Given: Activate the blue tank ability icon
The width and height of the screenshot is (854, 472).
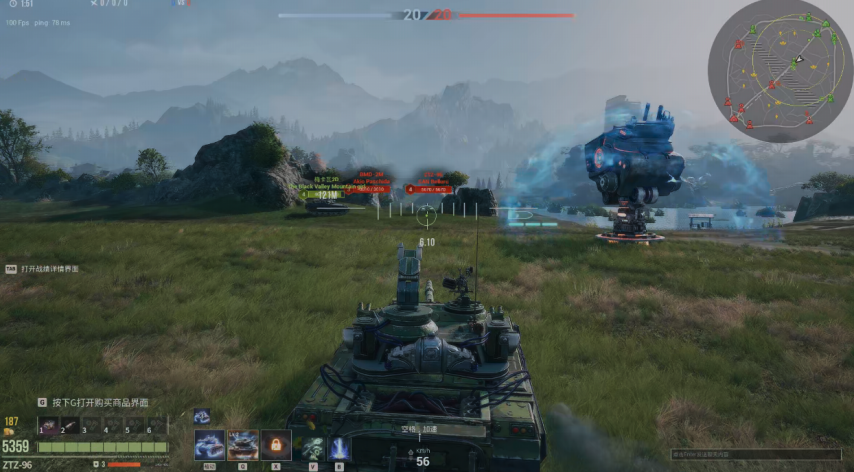Looking at the screenshot, I should point(209,445).
